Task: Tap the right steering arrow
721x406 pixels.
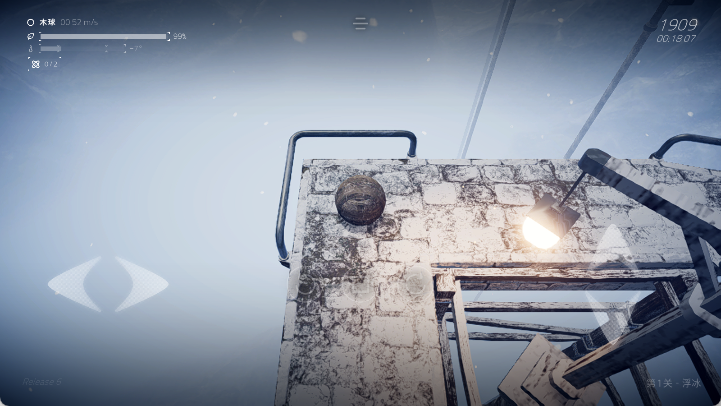Action: [141, 283]
